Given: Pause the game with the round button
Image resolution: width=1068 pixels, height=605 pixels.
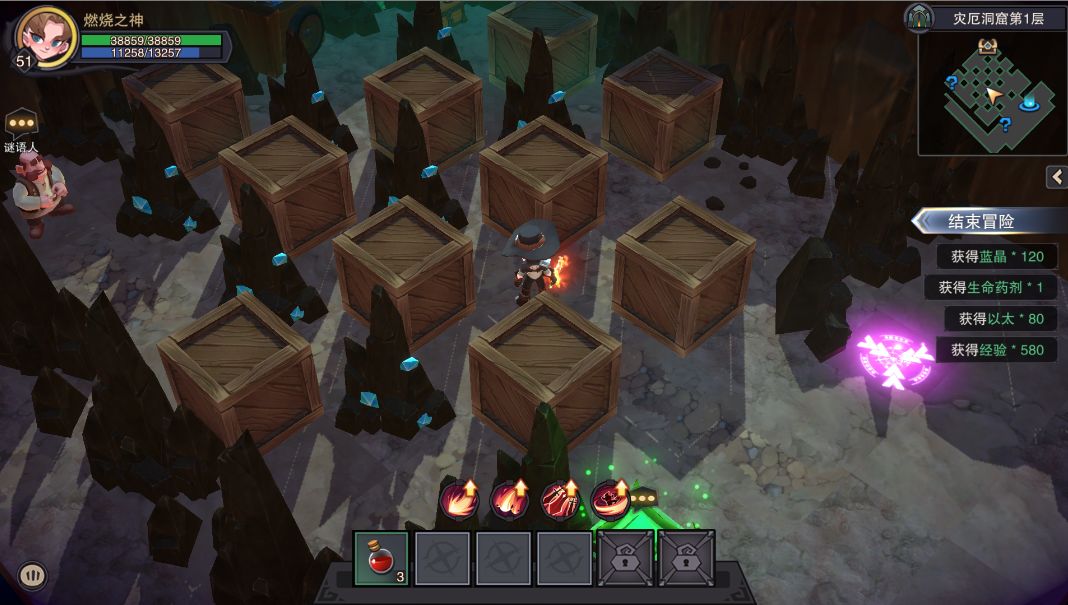Looking at the screenshot, I should pos(32,575).
